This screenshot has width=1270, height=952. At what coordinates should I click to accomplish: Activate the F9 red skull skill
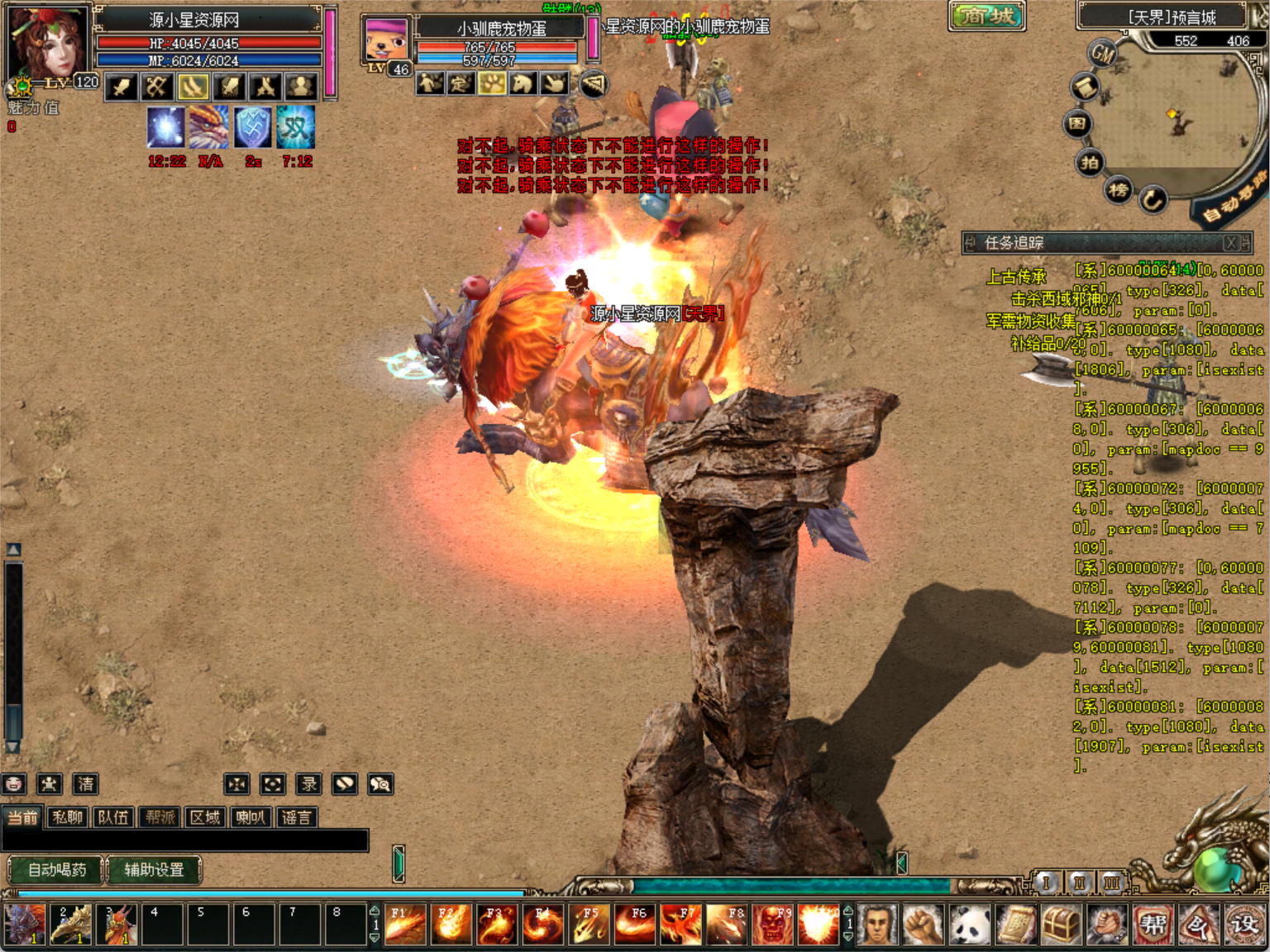click(x=773, y=924)
